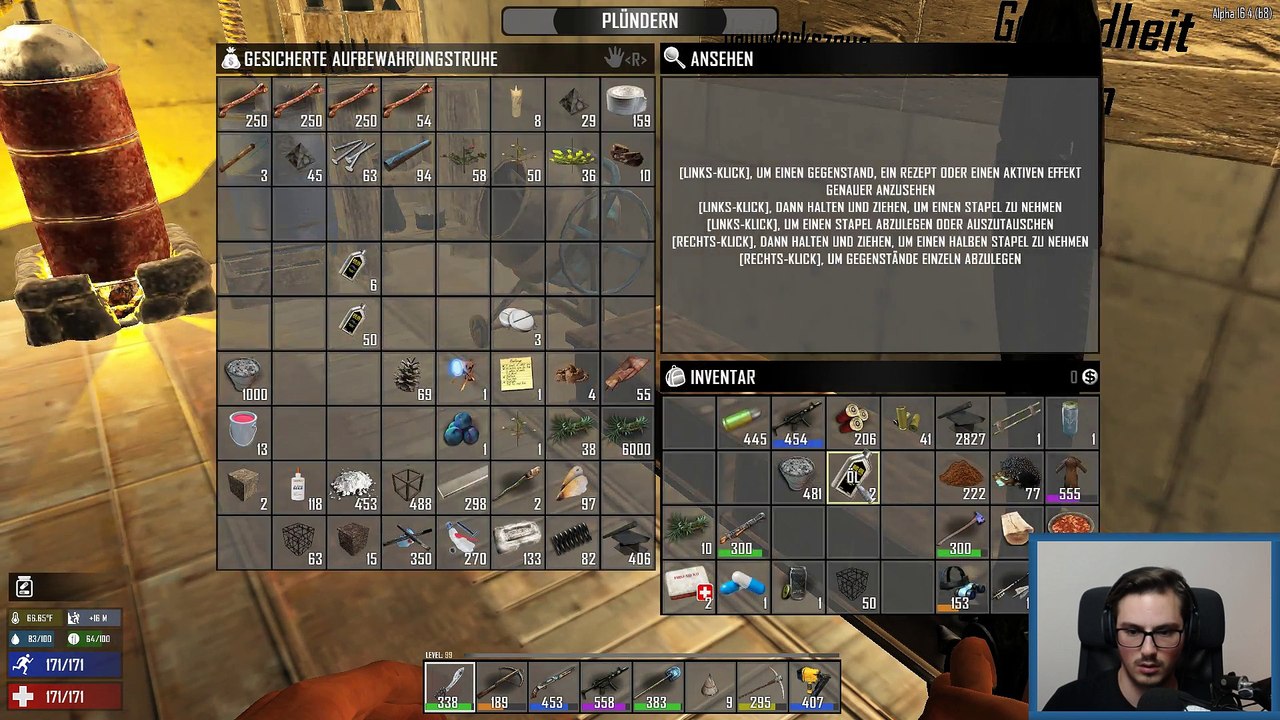Select the highlighted oil bottle in inventory

pyautogui.click(x=853, y=478)
